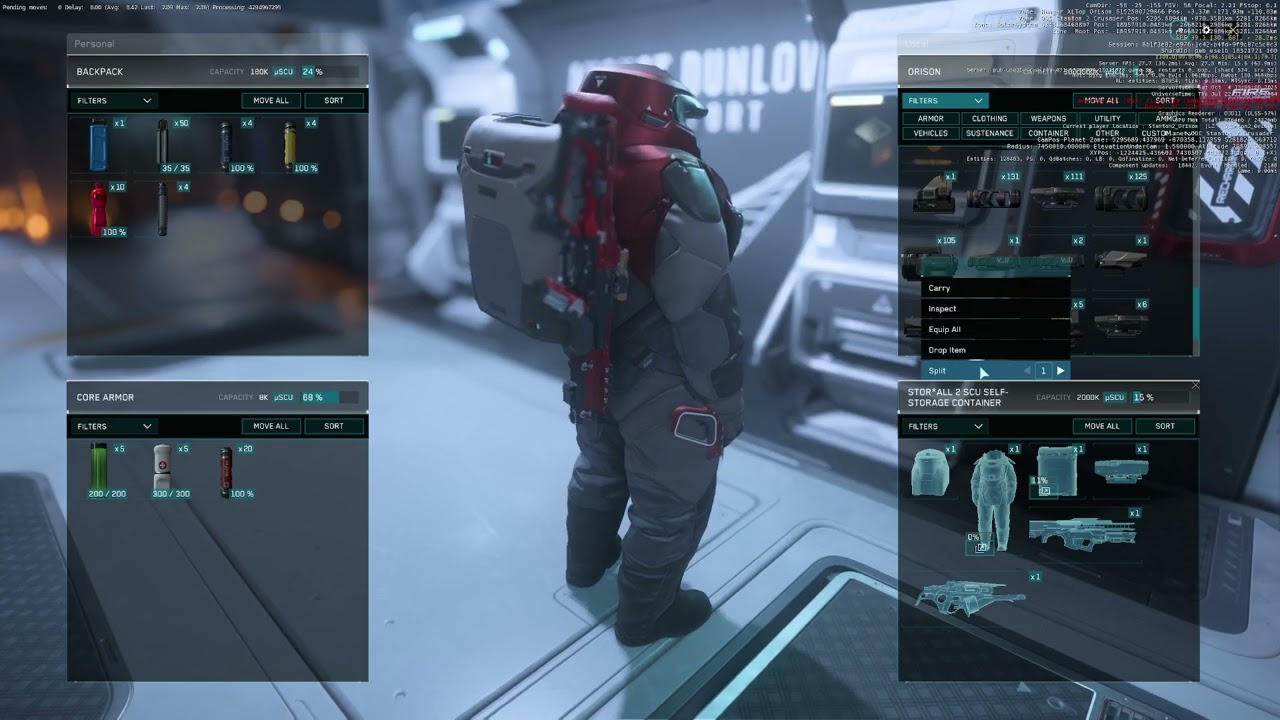Select the red bottle stack in Backpack
The width and height of the screenshot is (1280, 720).
pos(99,209)
